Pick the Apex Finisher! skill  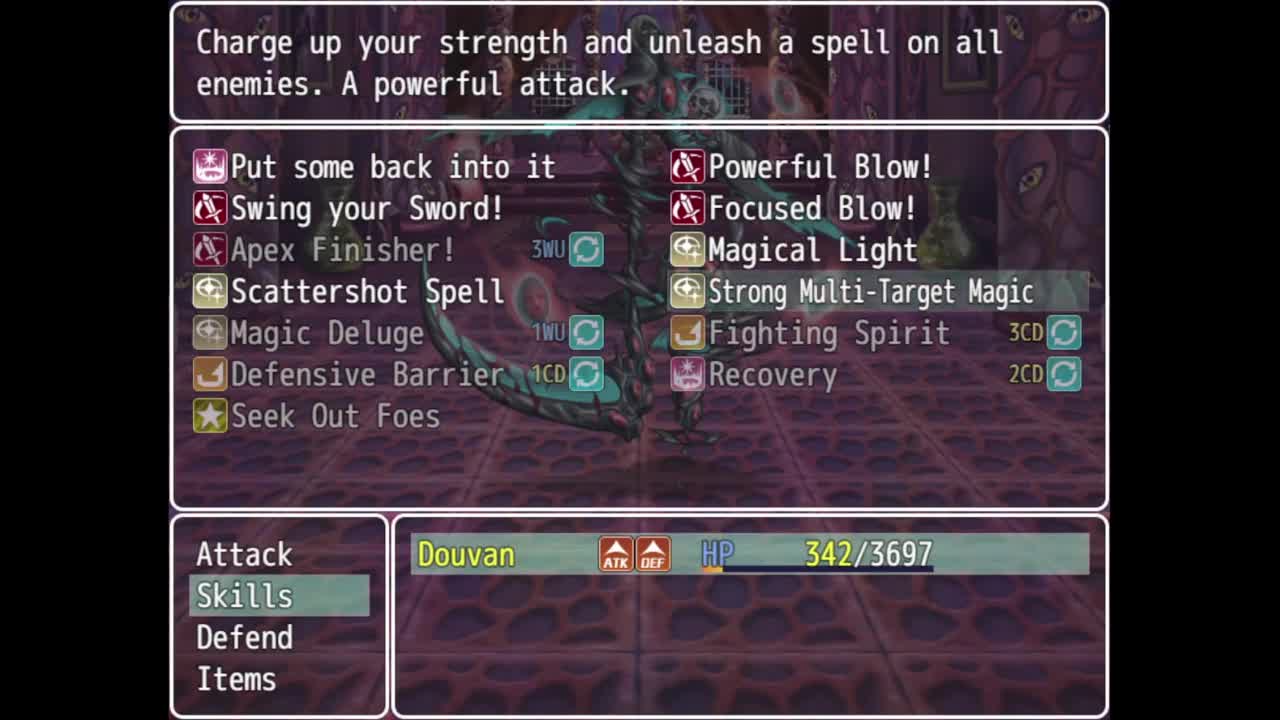[343, 250]
